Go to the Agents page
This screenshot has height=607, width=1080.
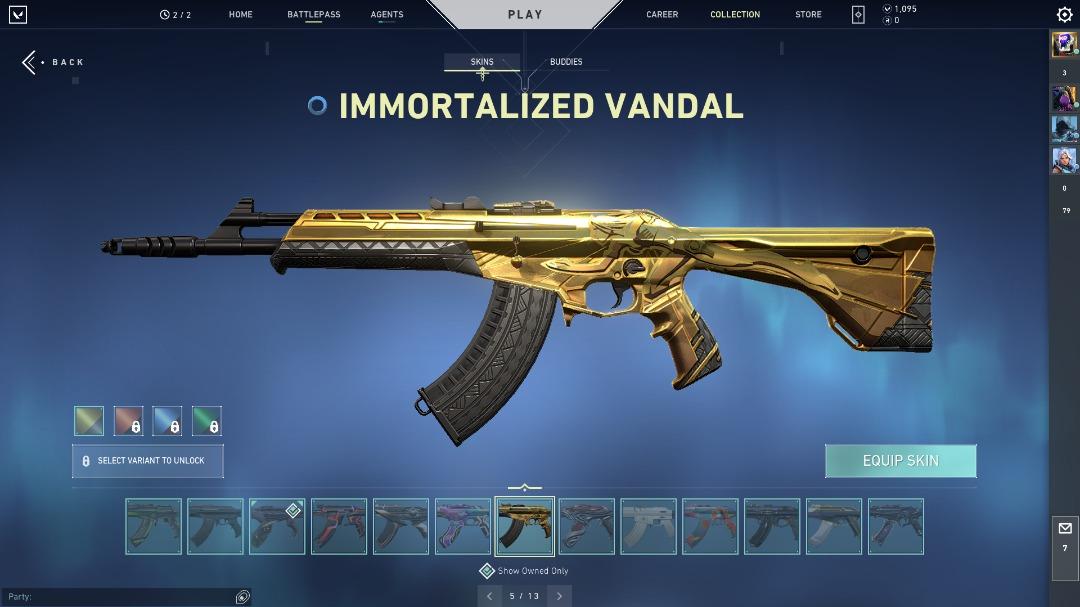tap(387, 15)
